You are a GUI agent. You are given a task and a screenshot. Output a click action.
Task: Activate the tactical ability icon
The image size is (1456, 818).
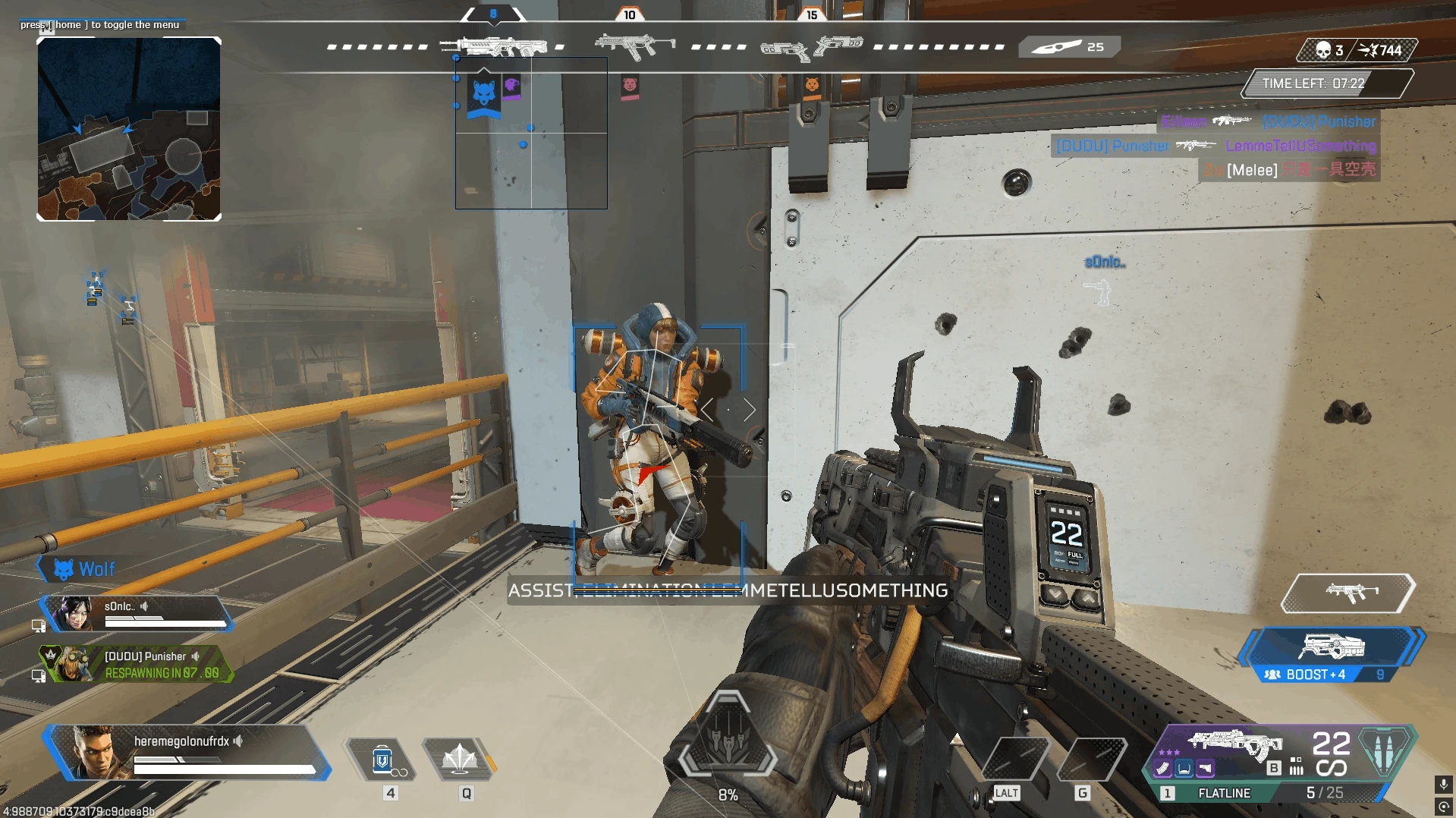(x=459, y=760)
